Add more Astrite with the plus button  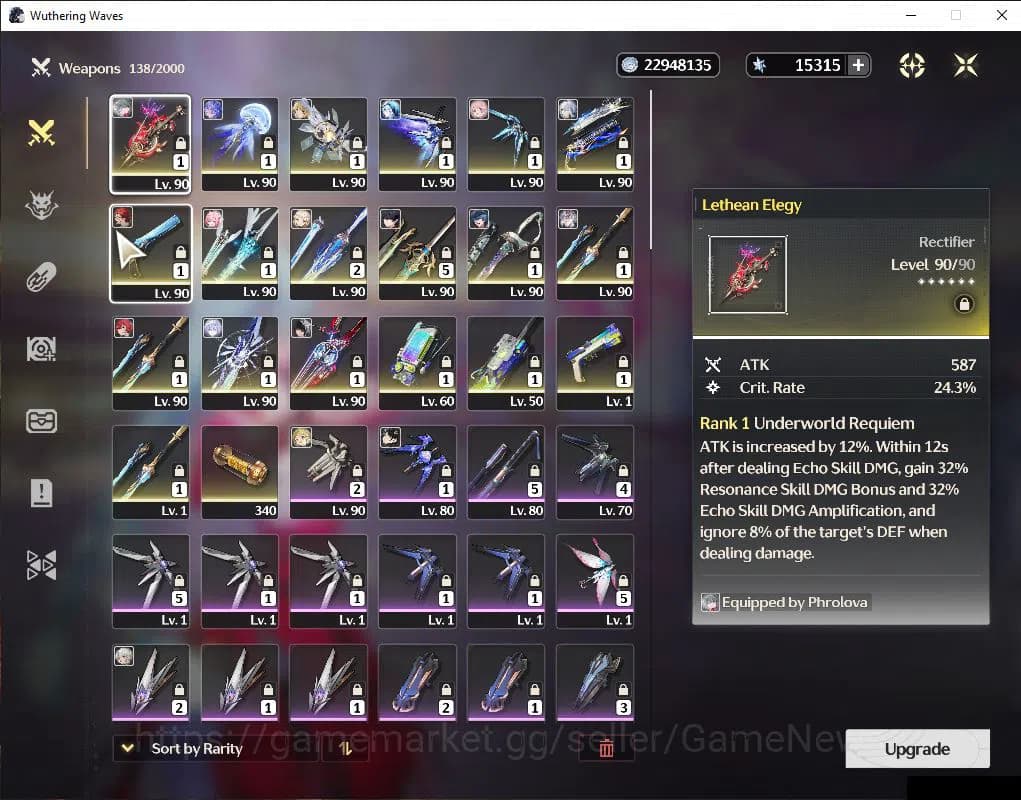[x=857, y=65]
